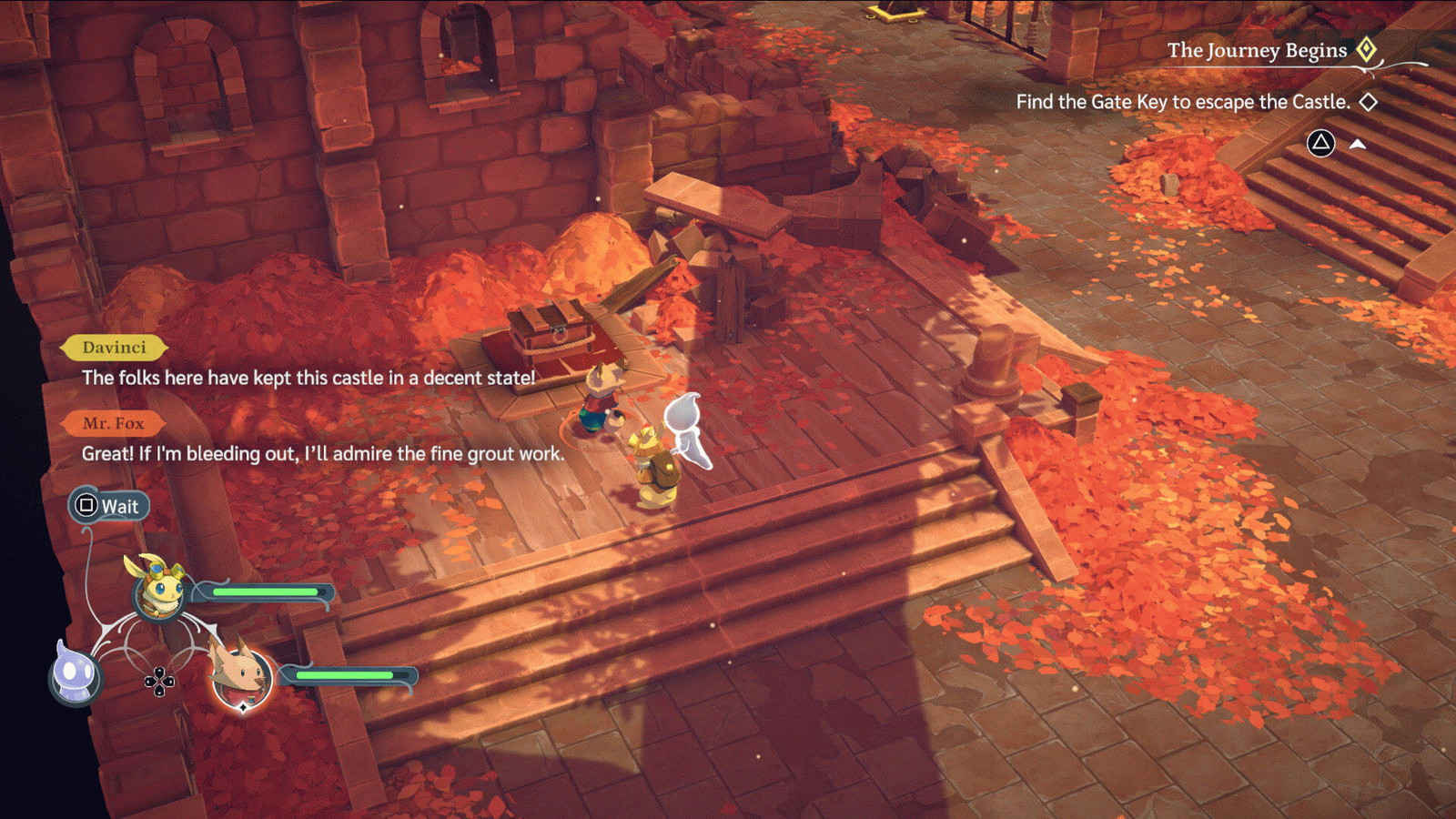The width and height of the screenshot is (1456, 819).
Task: Click the diamond marker after the objective text
Action: pos(1369,102)
